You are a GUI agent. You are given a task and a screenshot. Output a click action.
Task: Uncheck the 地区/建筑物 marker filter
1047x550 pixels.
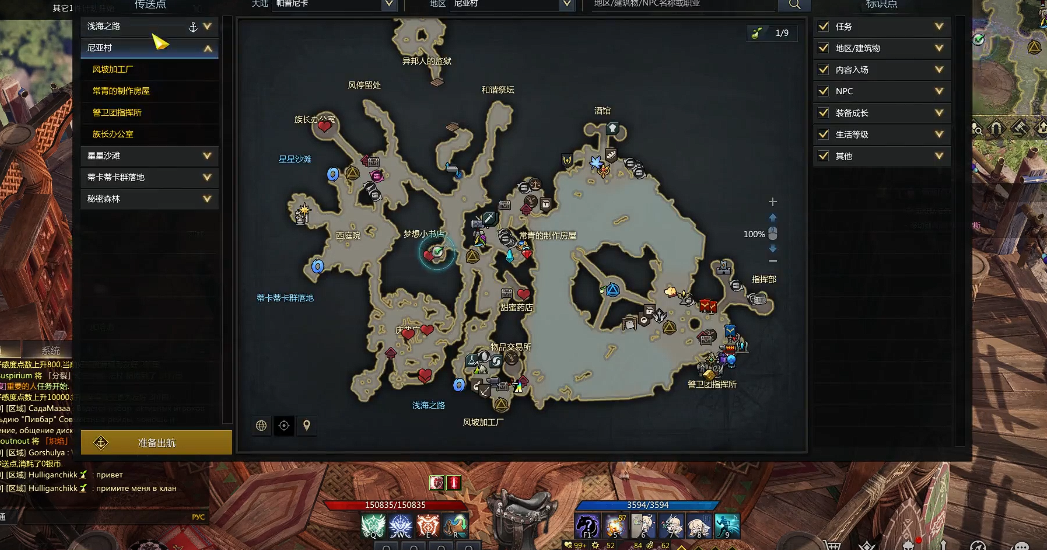[x=824, y=48]
